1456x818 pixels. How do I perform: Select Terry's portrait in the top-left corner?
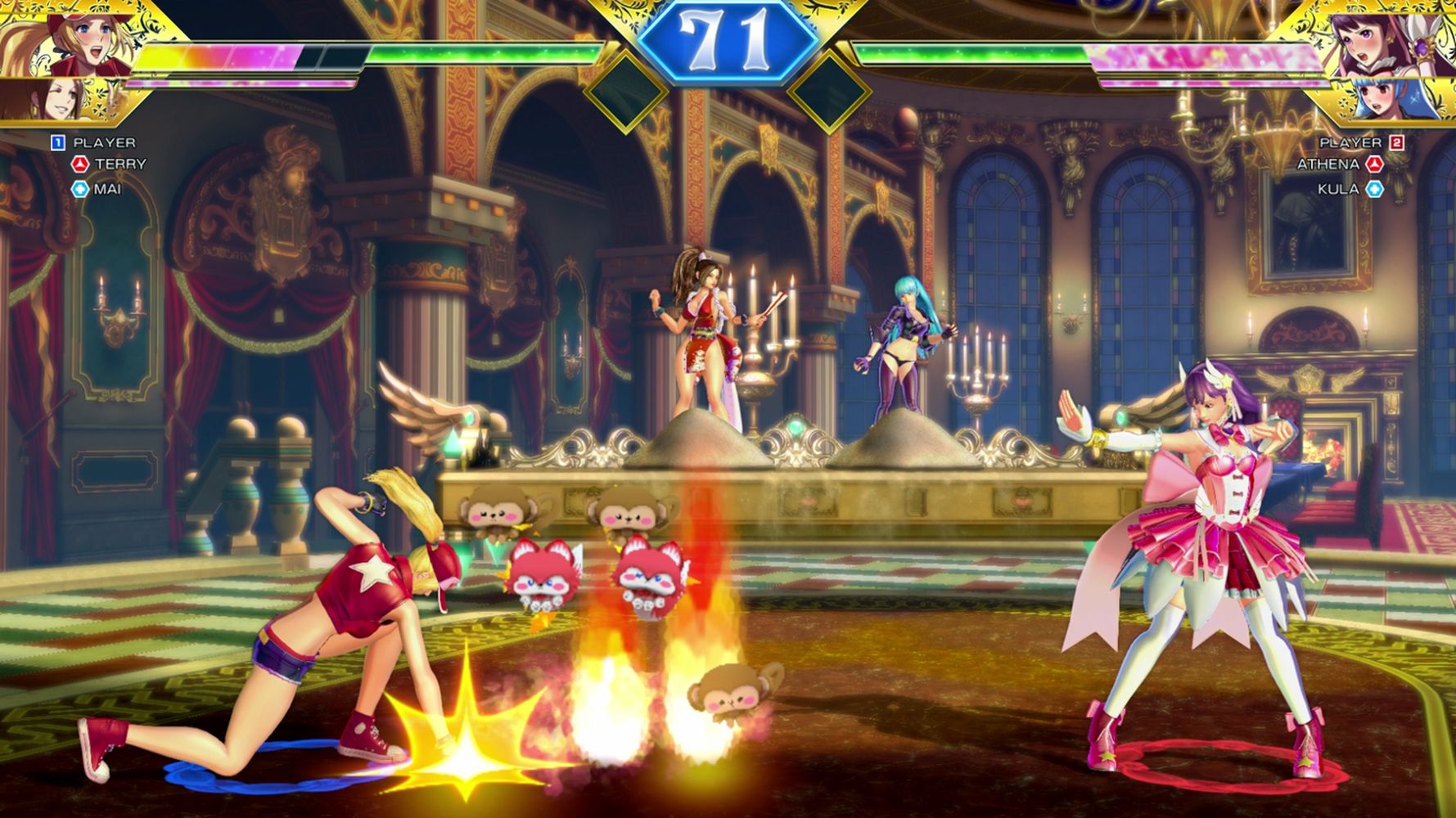click(61, 39)
